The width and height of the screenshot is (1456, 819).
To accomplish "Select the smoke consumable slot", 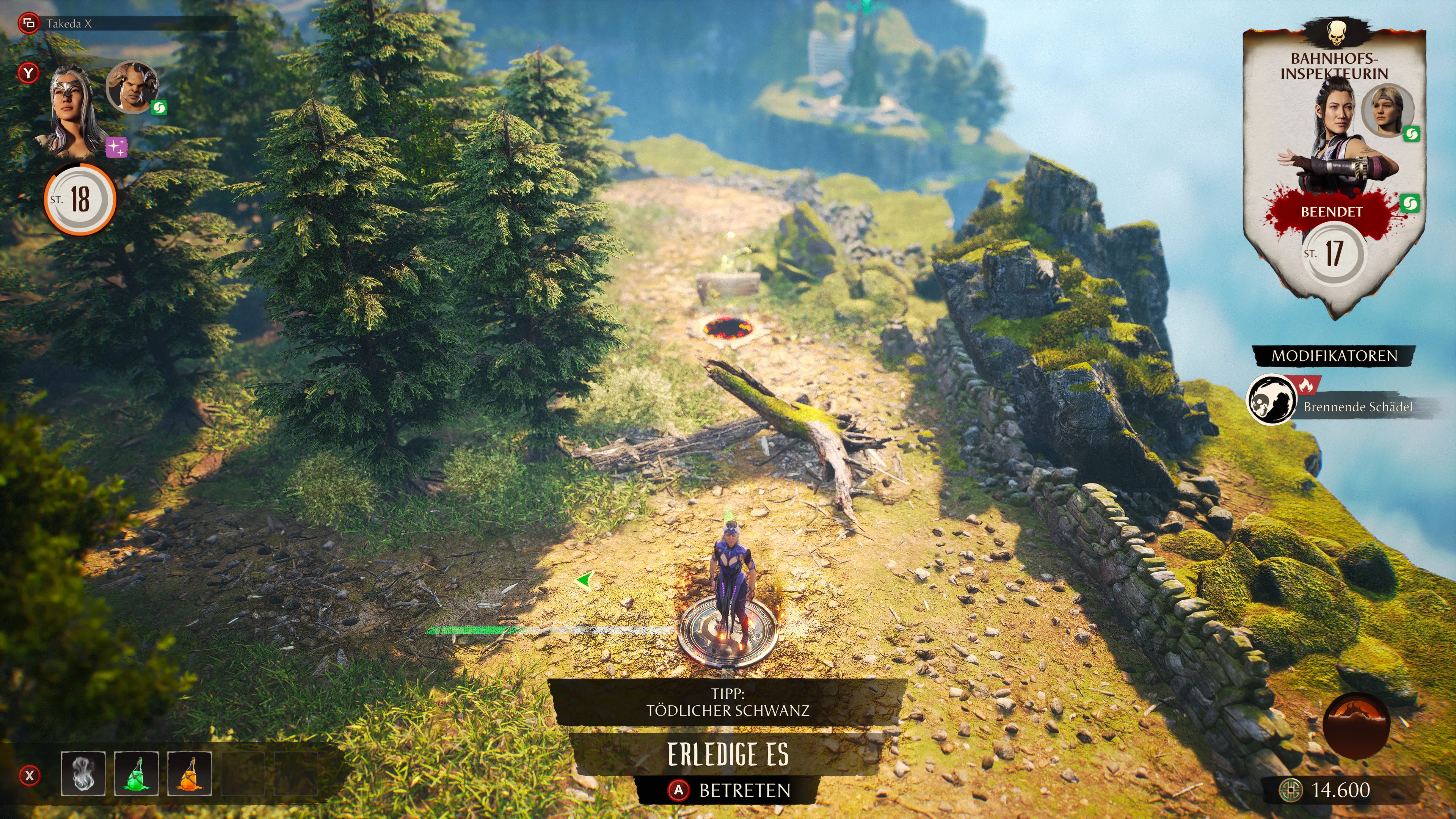I will coord(83,774).
